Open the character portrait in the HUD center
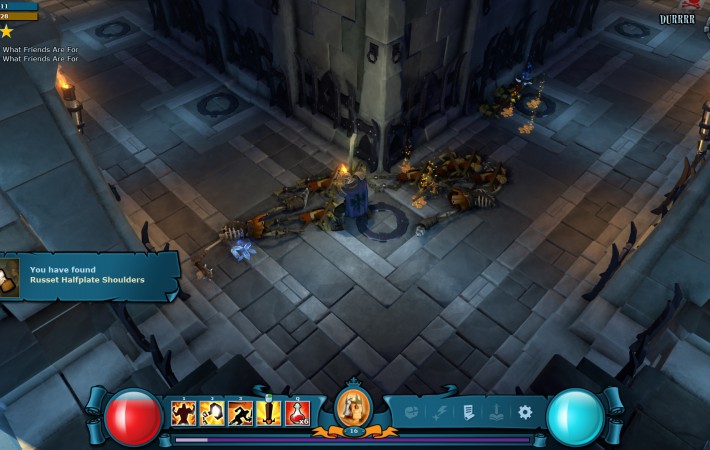 click(x=354, y=407)
